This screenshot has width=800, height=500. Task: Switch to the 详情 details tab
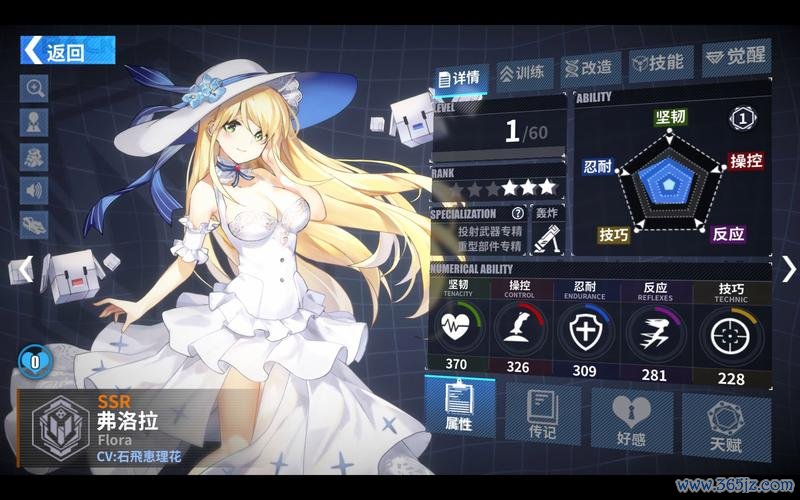click(x=460, y=77)
